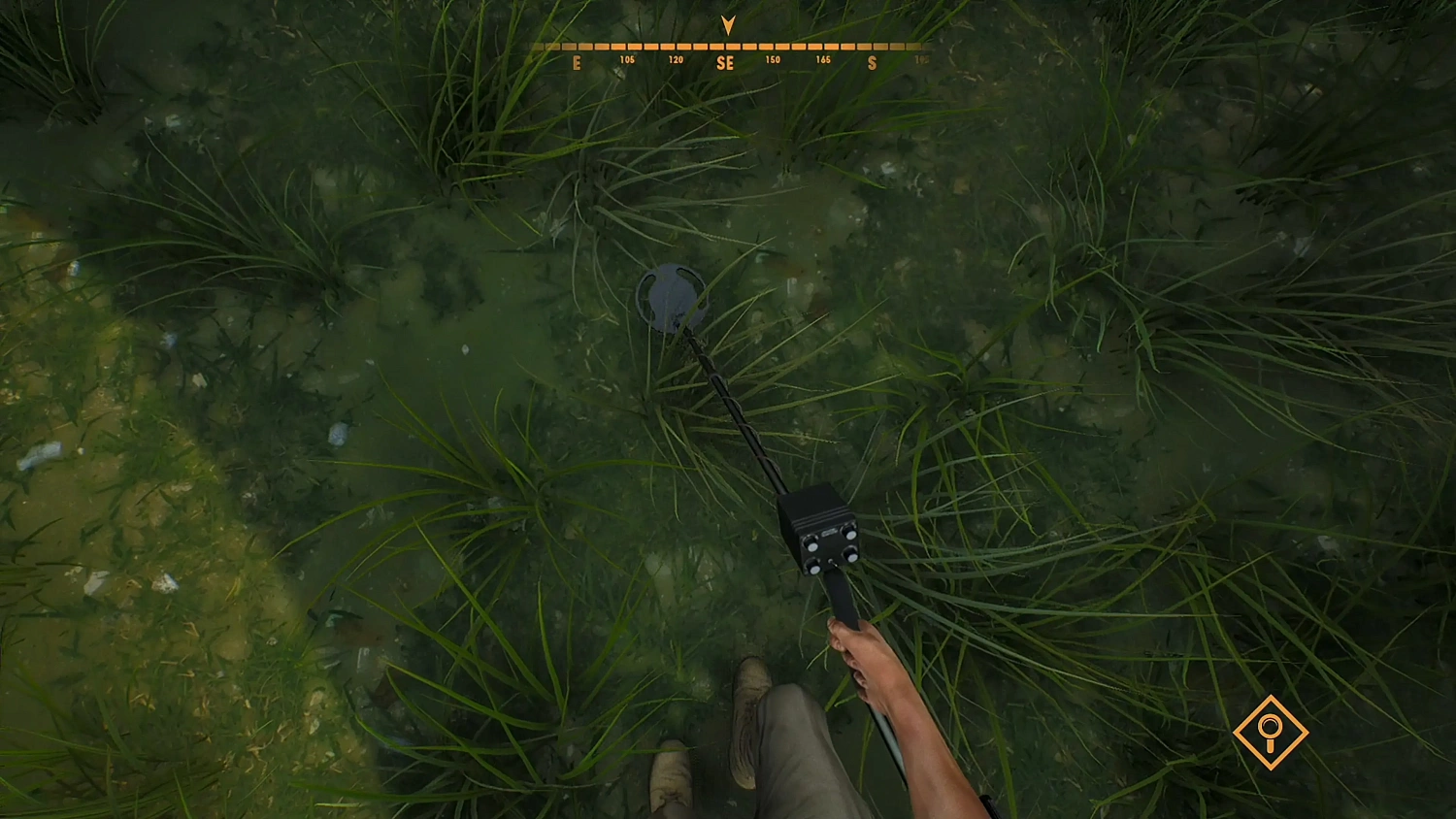Click the 105 tick on the compass strip
Image resolution: width=1456 pixels, height=819 pixels.
click(627, 58)
